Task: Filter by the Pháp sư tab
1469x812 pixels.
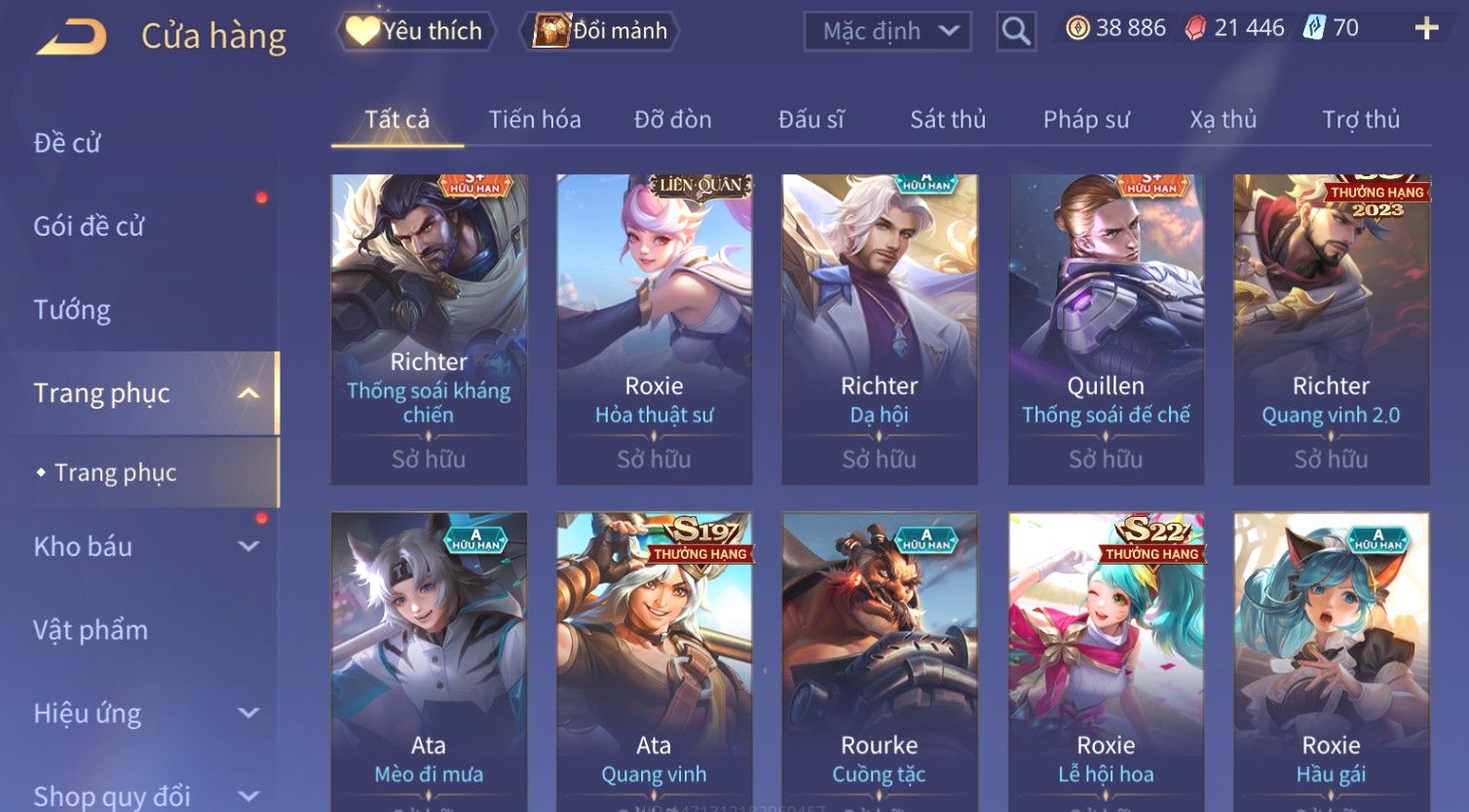Action: [1086, 120]
